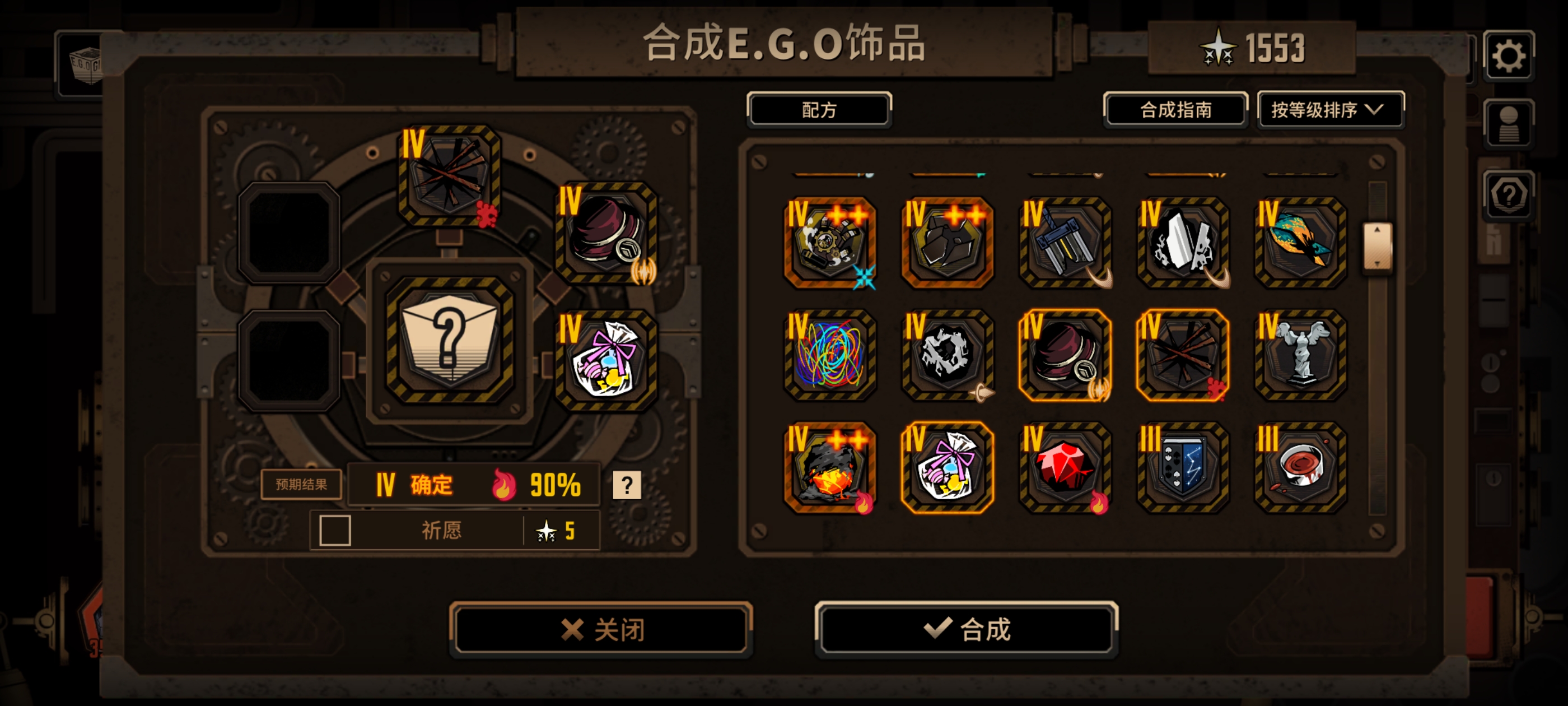Enable the 祈愿 wish checkbox
Viewport: 1568px width, 706px height.
pos(335,531)
